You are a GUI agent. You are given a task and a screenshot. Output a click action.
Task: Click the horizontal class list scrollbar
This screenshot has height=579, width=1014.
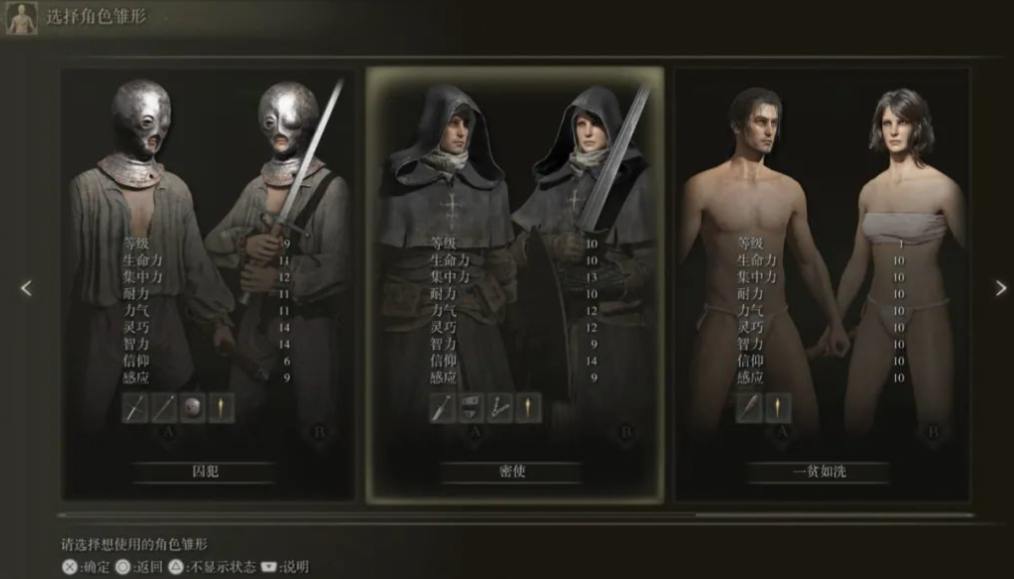[515, 516]
